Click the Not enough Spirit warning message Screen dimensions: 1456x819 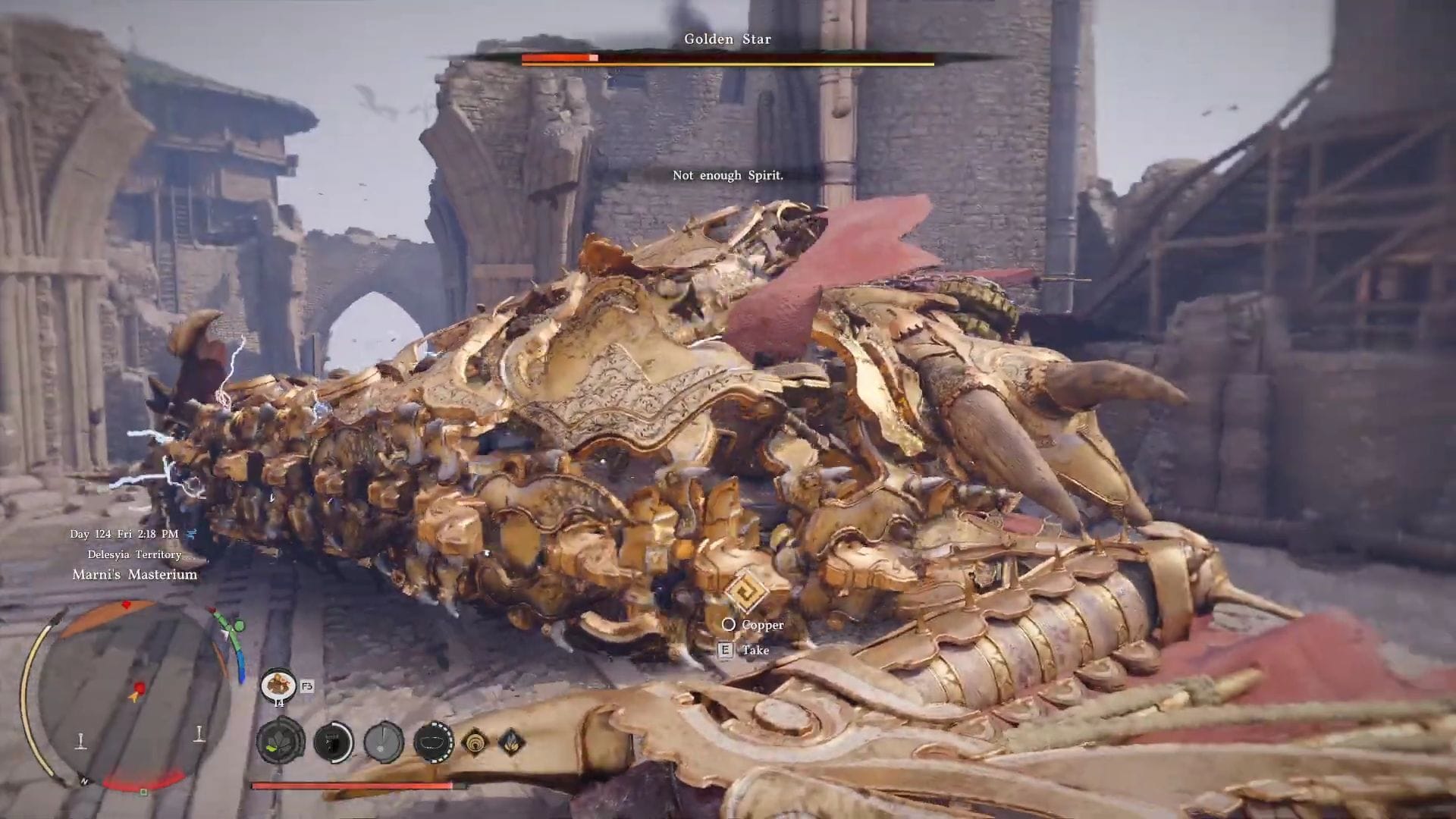[x=728, y=175]
